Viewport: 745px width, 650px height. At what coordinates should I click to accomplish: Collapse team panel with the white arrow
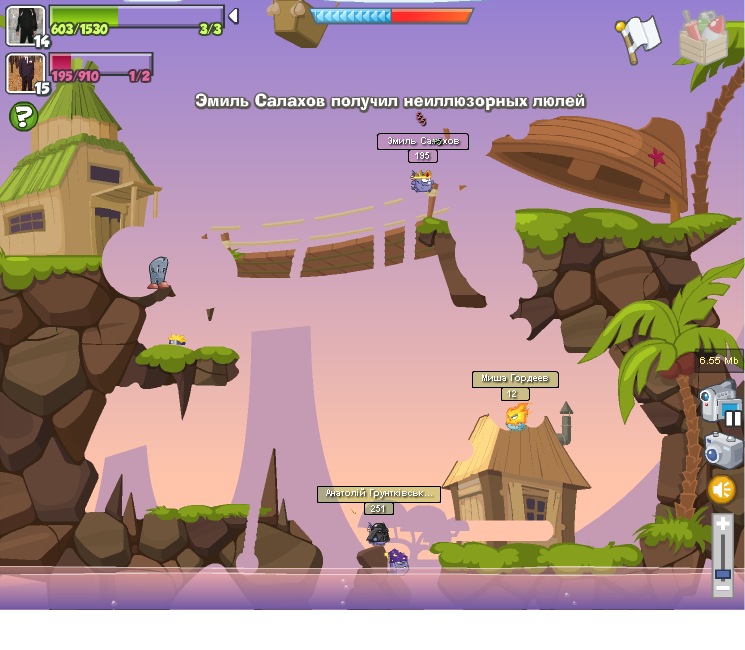point(233,16)
